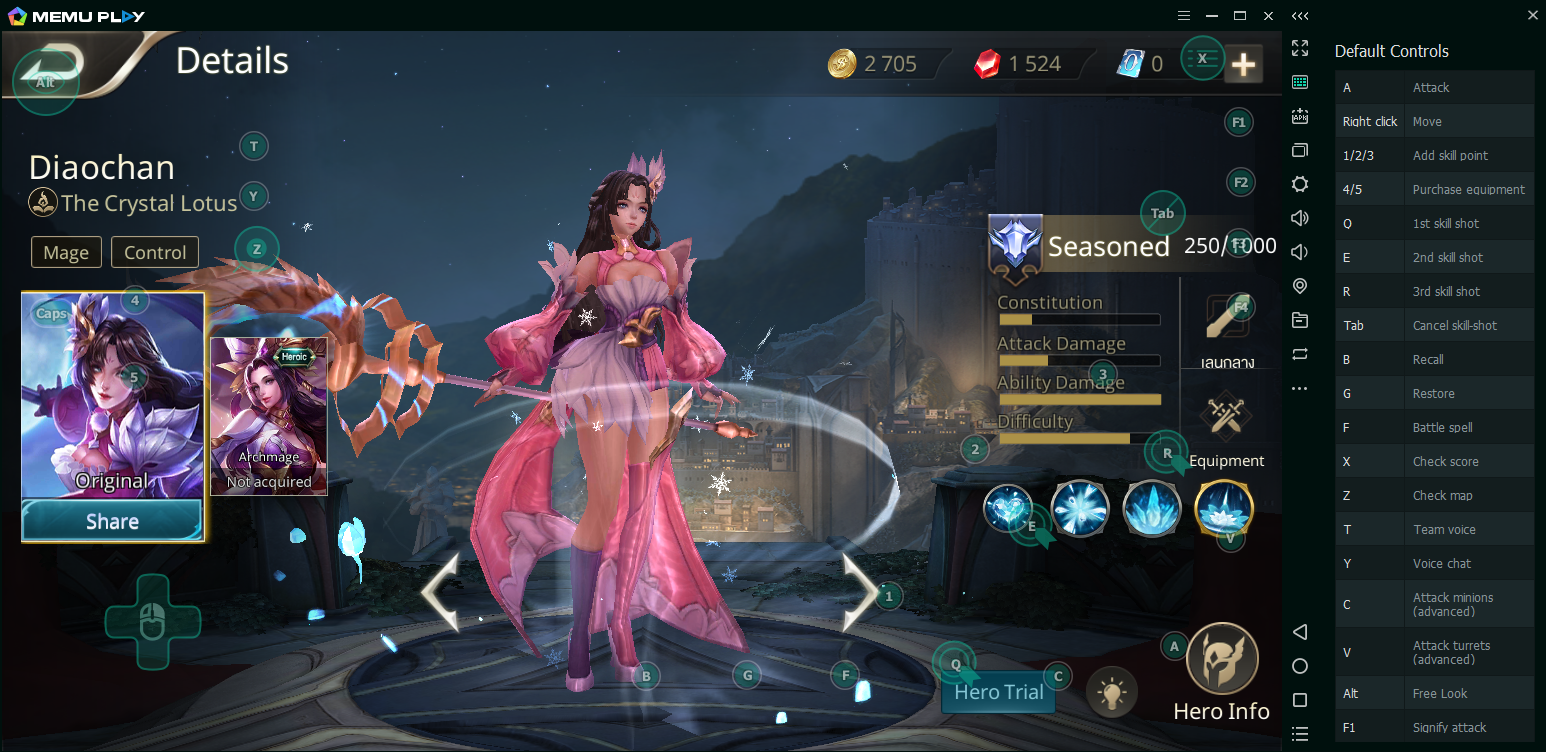Click the plus button to add currency
Viewport: 1546px width, 752px height.
[1243, 65]
